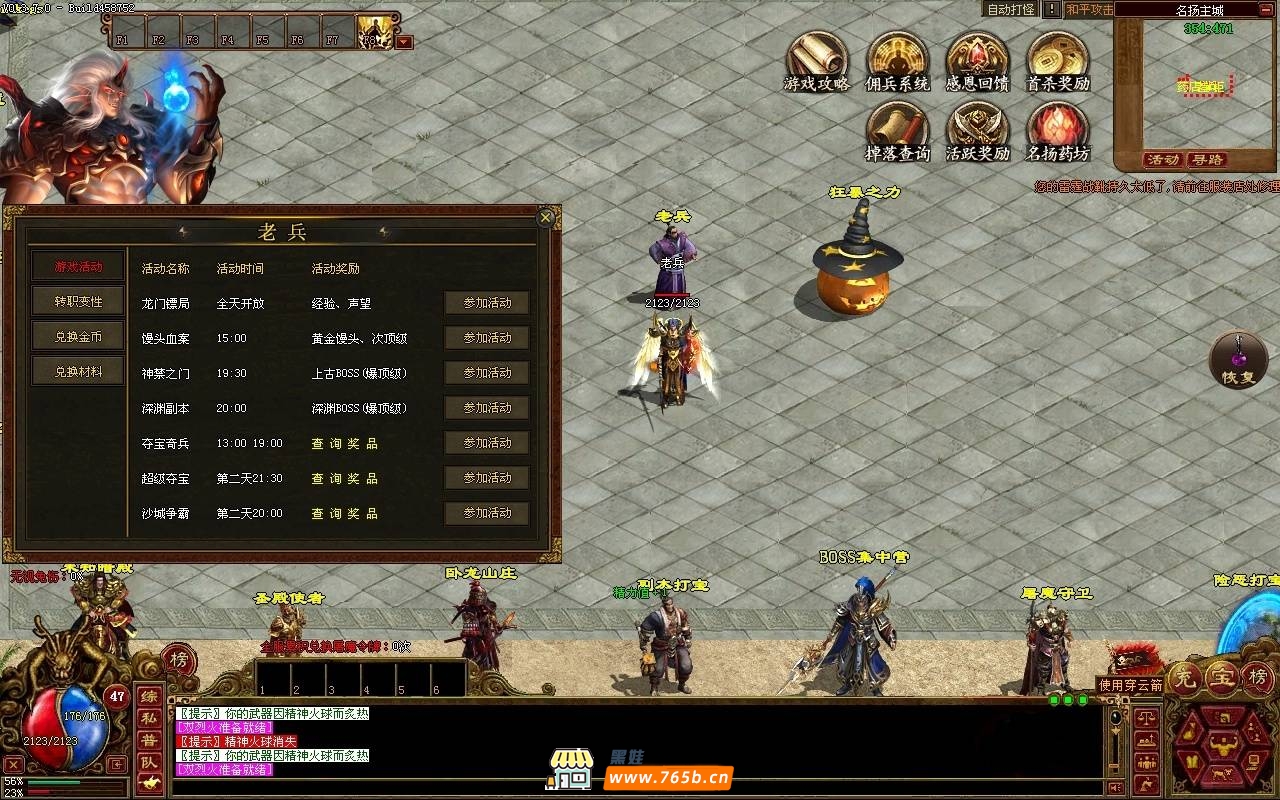The image size is (1280, 800).
Task: Visit the 名扬药坊 potion shop icon
Action: [x=1057, y=131]
